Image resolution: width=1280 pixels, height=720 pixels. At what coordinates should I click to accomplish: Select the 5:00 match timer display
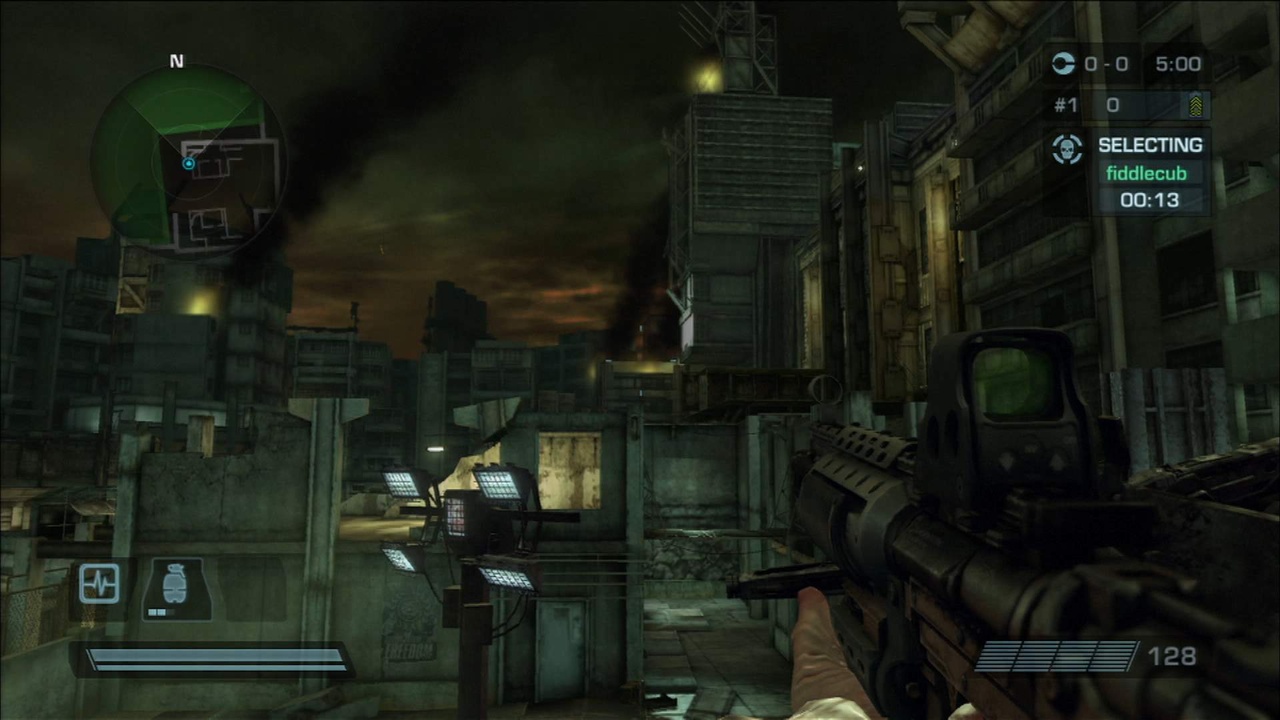tap(1178, 64)
